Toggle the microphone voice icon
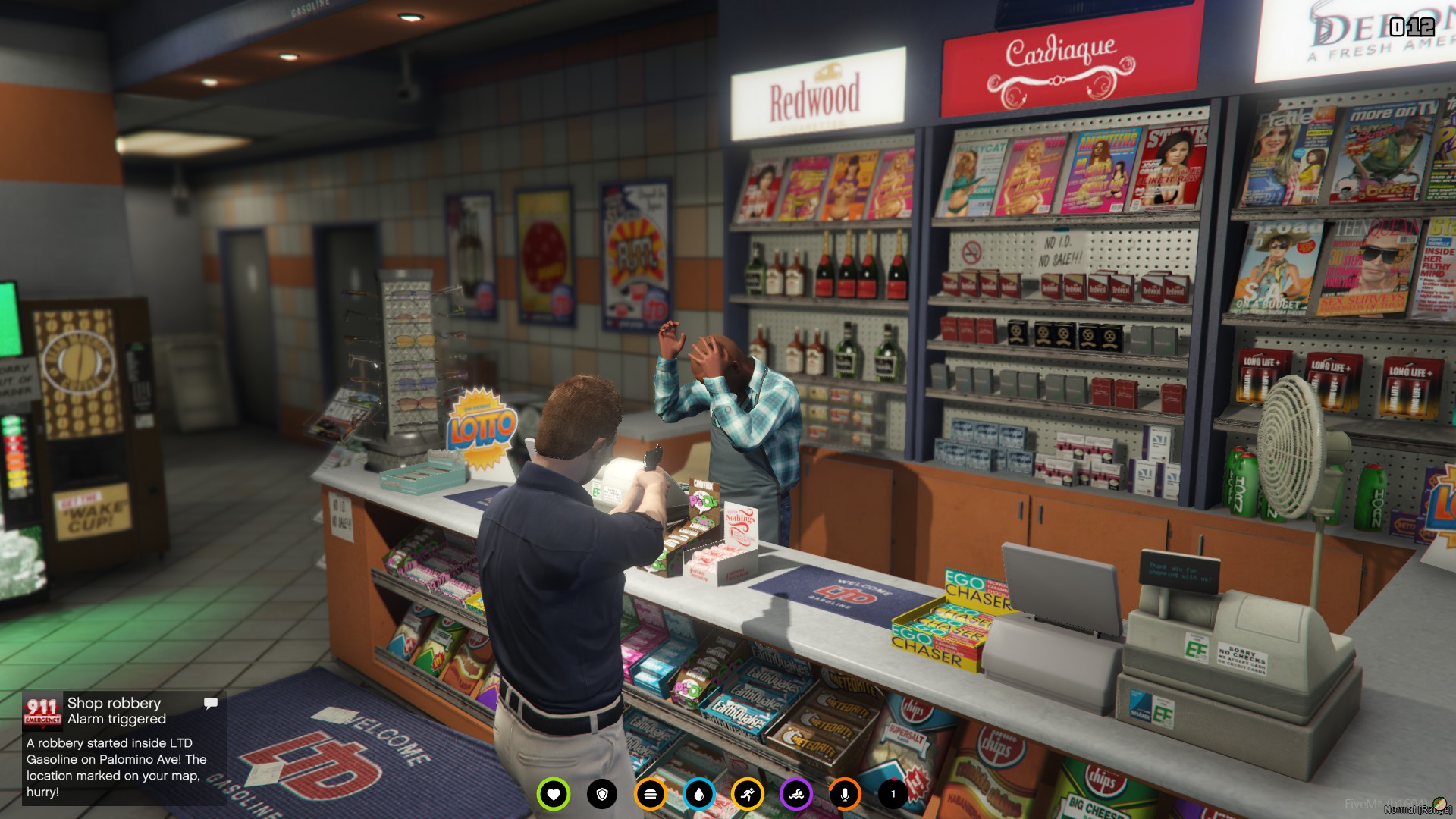The width and height of the screenshot is (1456, 819). pyautogui.click(x=844, y=794)
